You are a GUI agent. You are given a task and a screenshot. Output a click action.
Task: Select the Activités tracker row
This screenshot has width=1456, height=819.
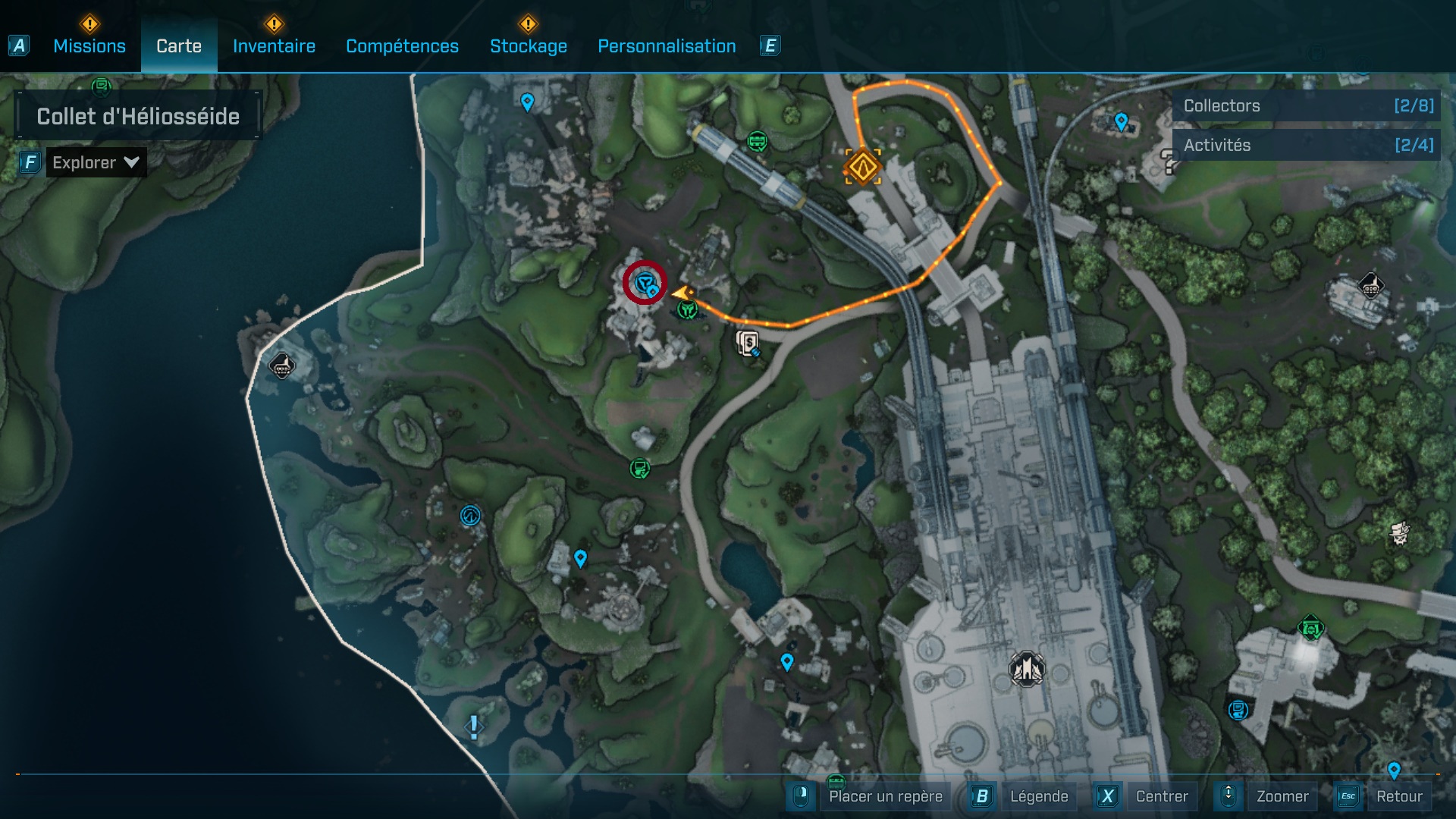tap(1307, 145)
